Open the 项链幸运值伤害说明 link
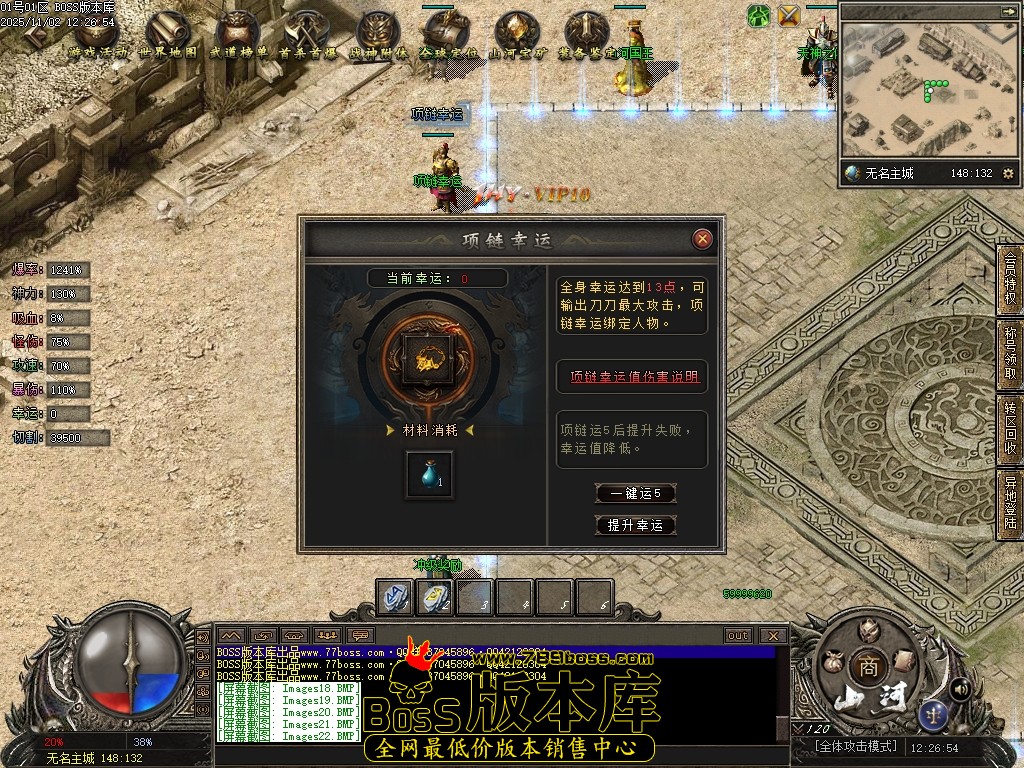Image resolution: width=1024 pixels, height=768 pixels. [x=634, y=377]
